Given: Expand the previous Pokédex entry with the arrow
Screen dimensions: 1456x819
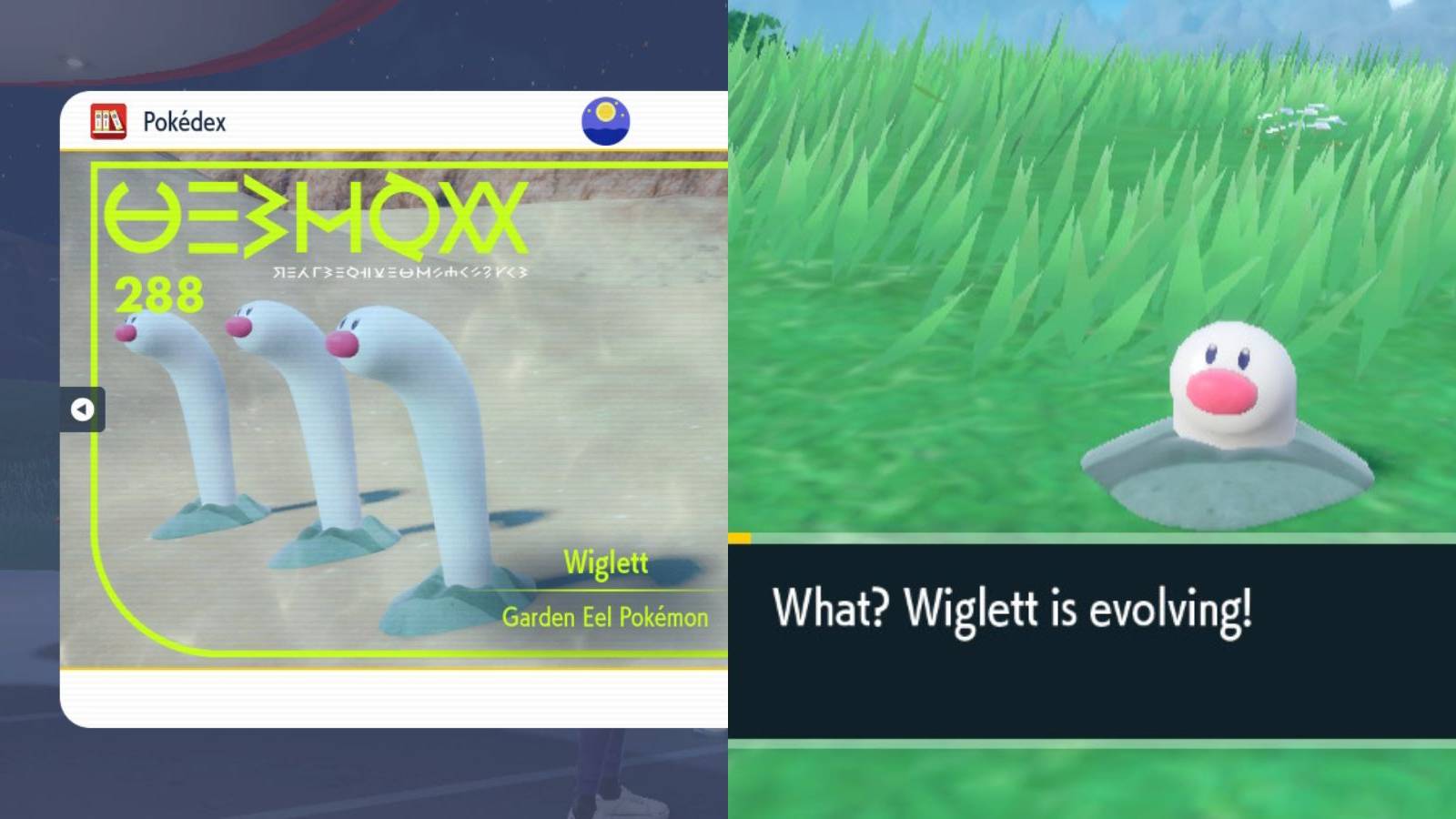Looking at the screenshot, I should pos(83,409).
